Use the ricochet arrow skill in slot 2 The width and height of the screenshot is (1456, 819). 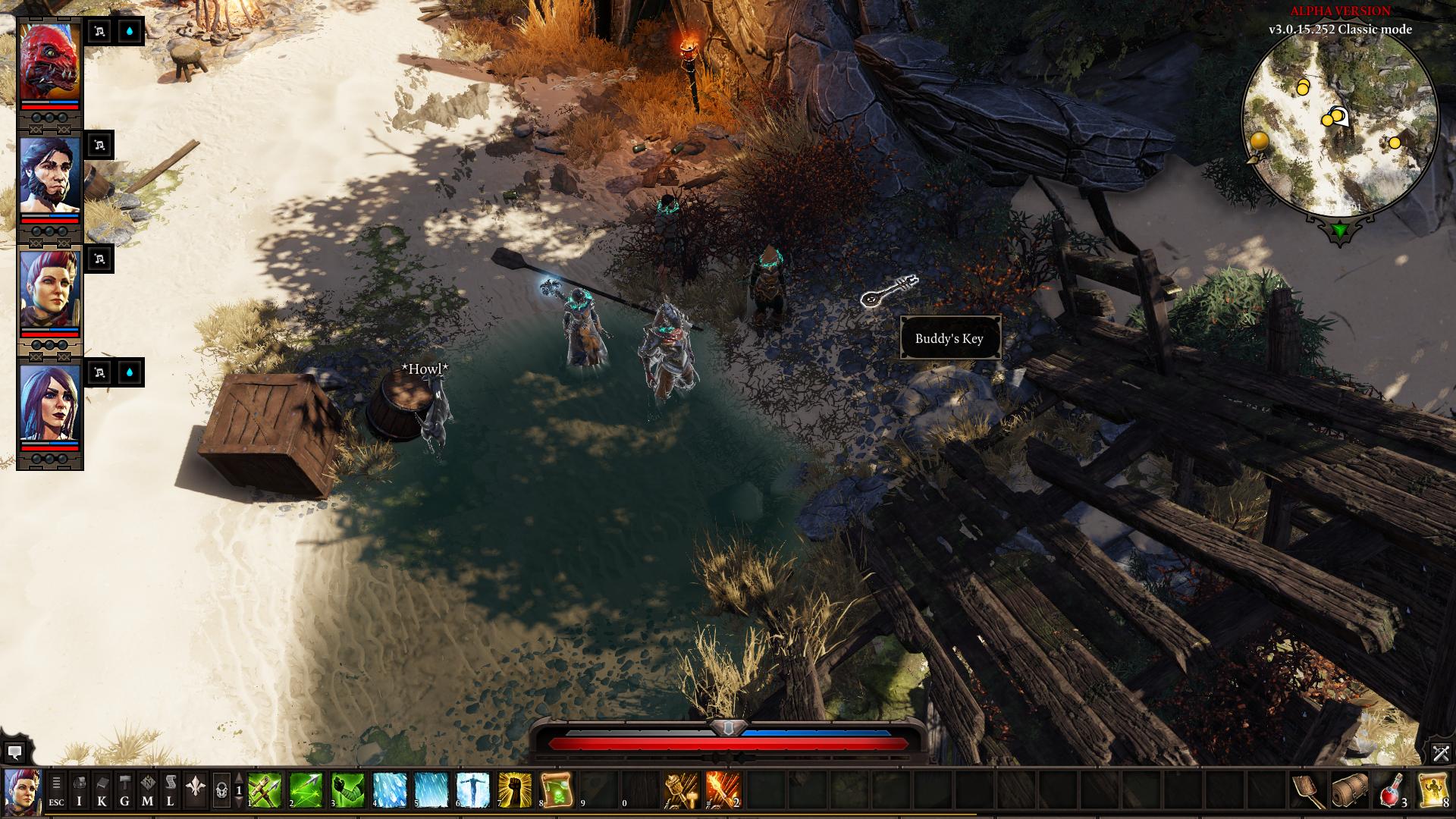[306, 791]
